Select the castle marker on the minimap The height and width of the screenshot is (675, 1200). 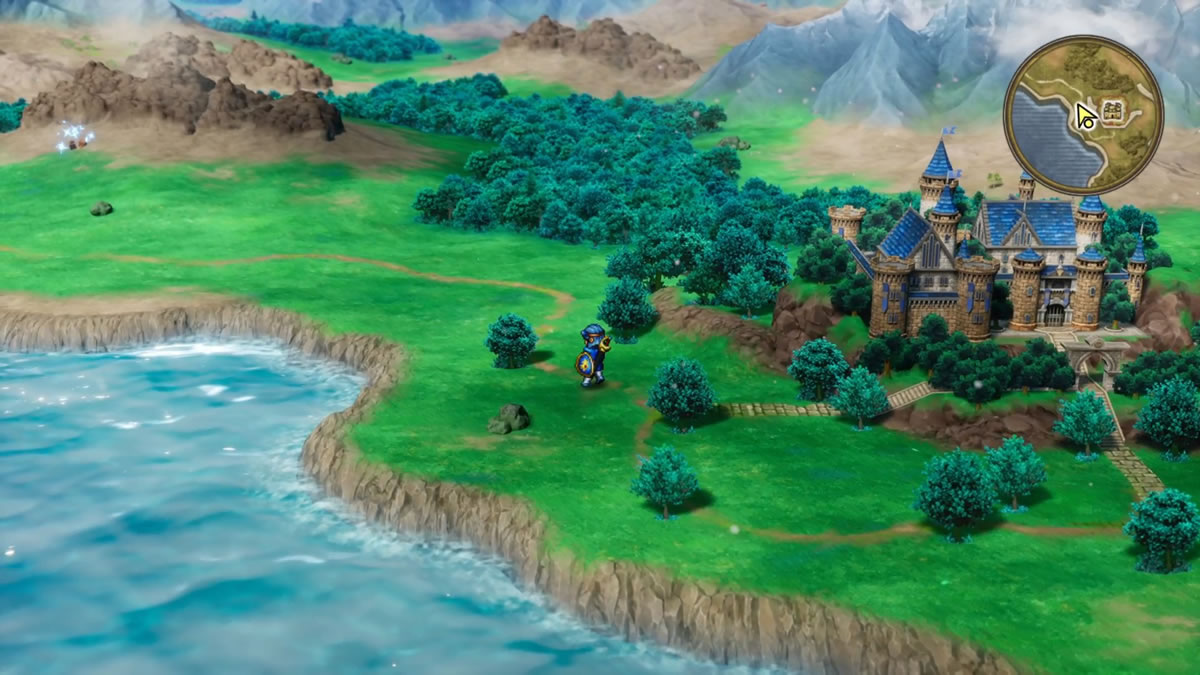click(1110, 109)
